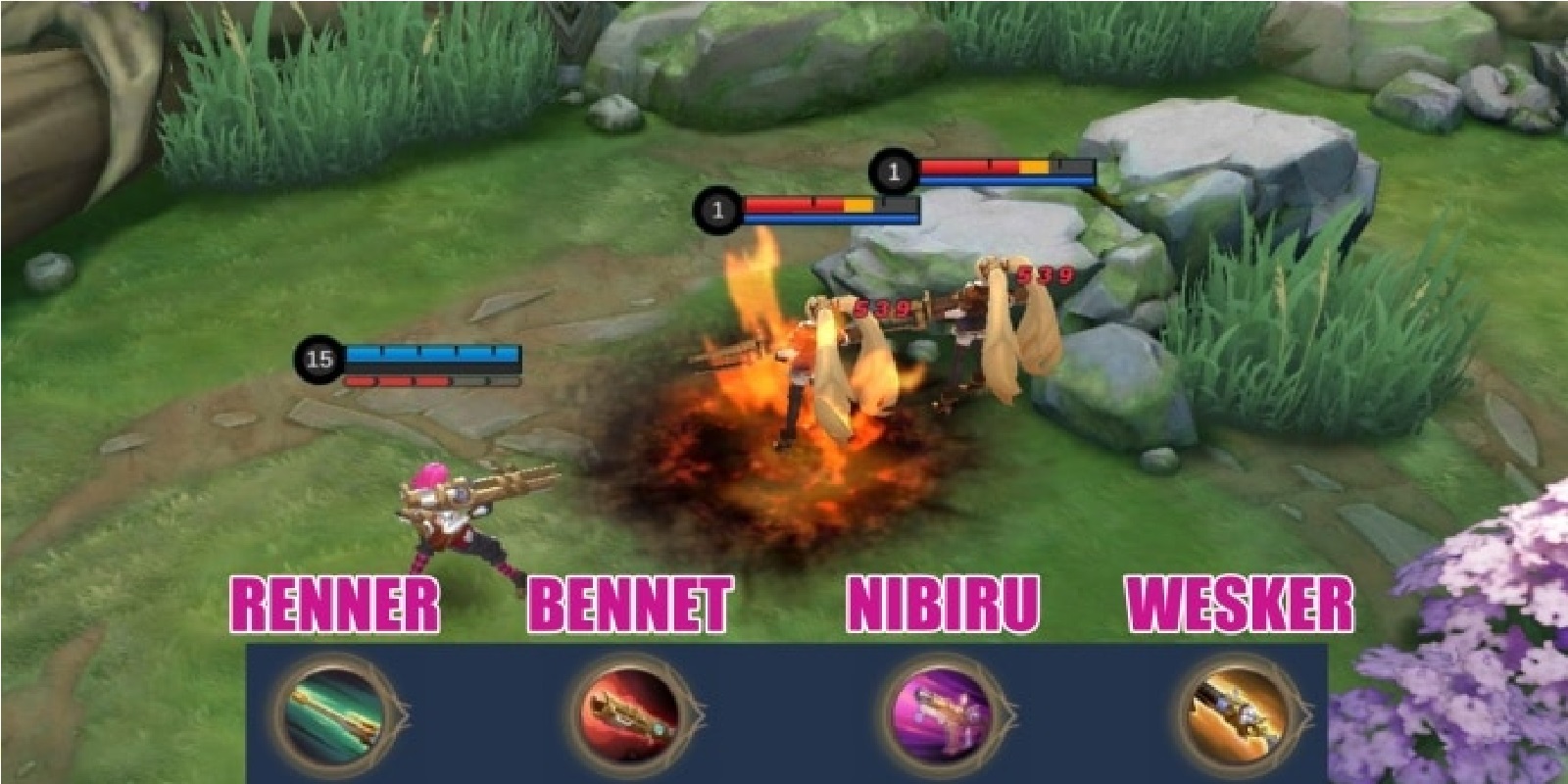The height and width of the screenshot is (784, 1568).
Task: Click the level 1 badge on the right enemy bar
Action: (x=893, y=172)
